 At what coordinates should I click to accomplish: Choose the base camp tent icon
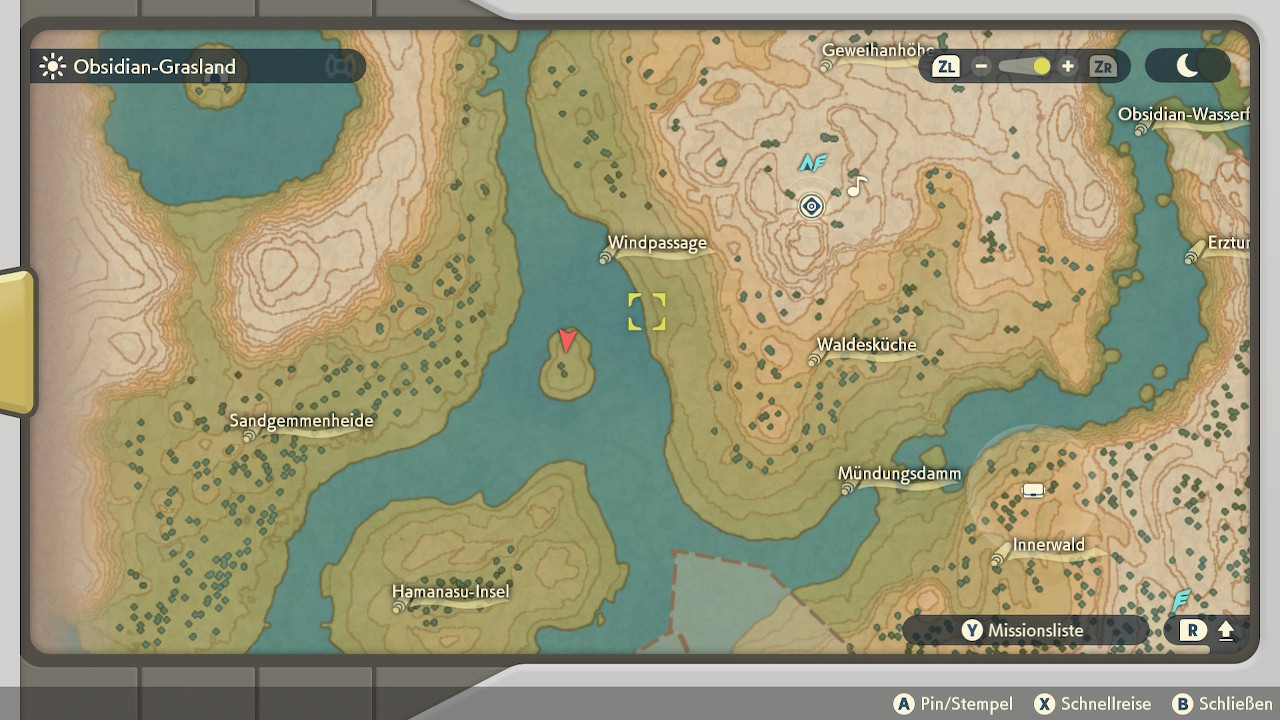1033,490
